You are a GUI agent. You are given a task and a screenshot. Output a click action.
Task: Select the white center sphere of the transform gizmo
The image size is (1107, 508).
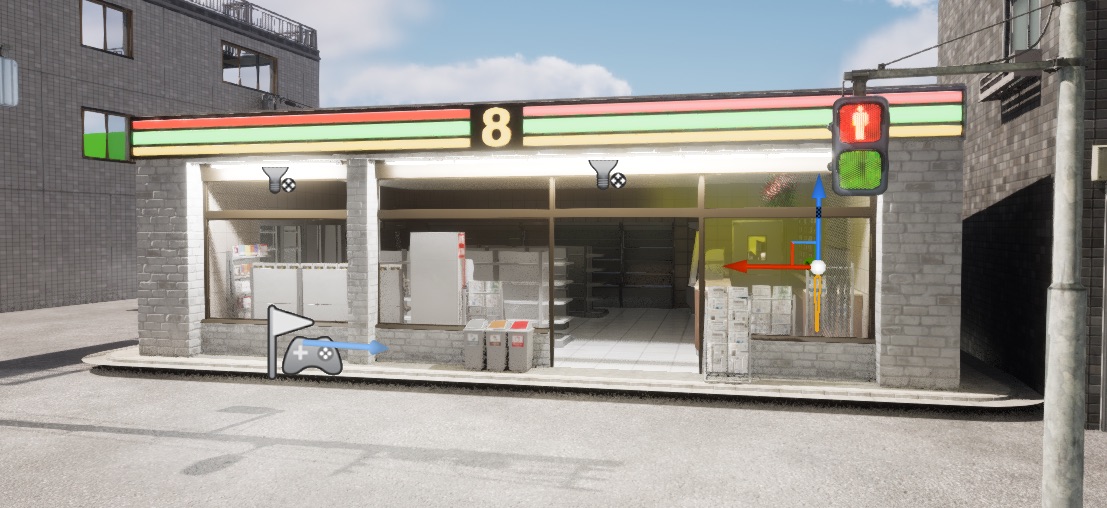[x=818, y=267]
